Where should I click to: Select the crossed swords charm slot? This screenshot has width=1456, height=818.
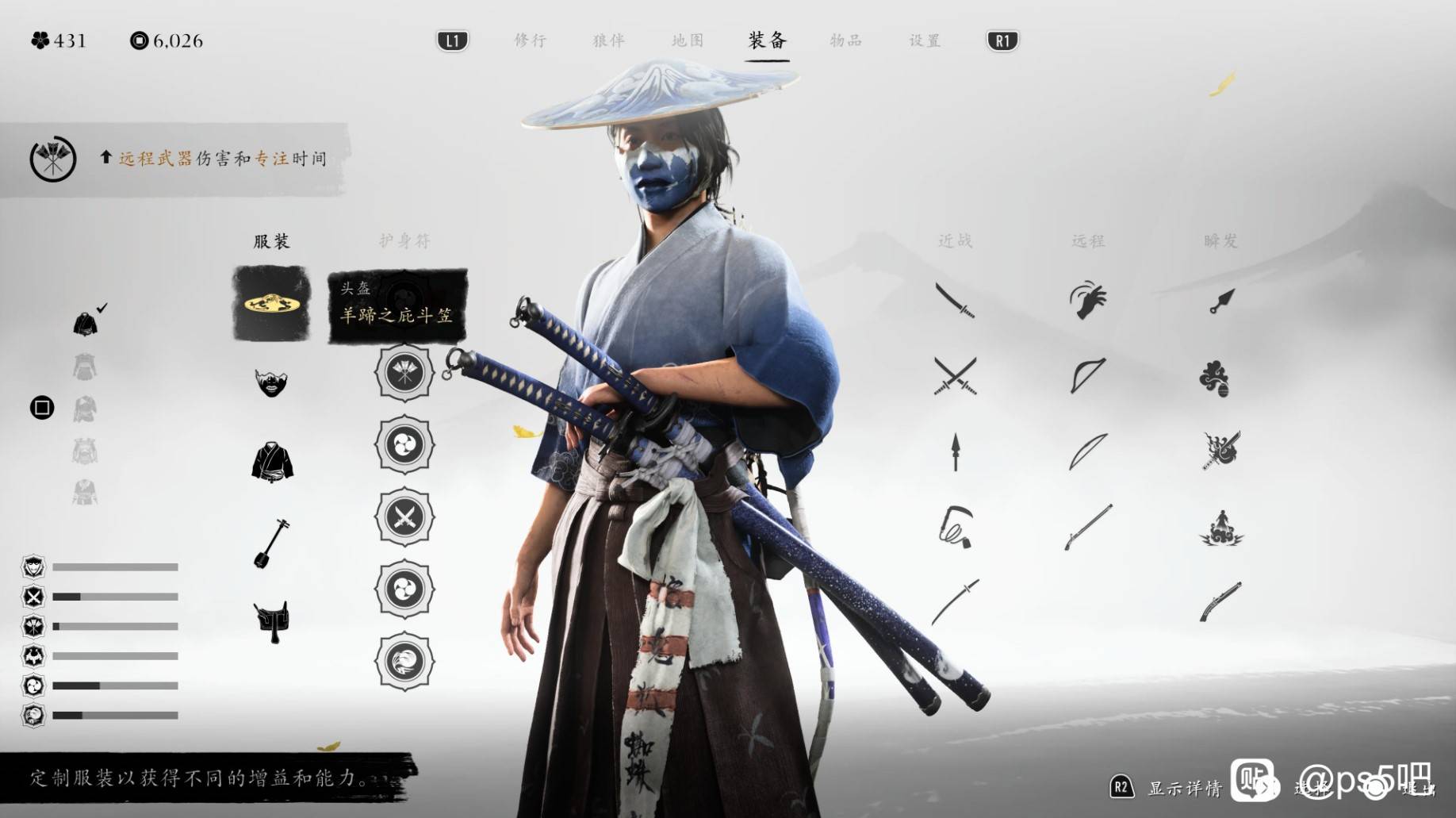pos(404,517)
